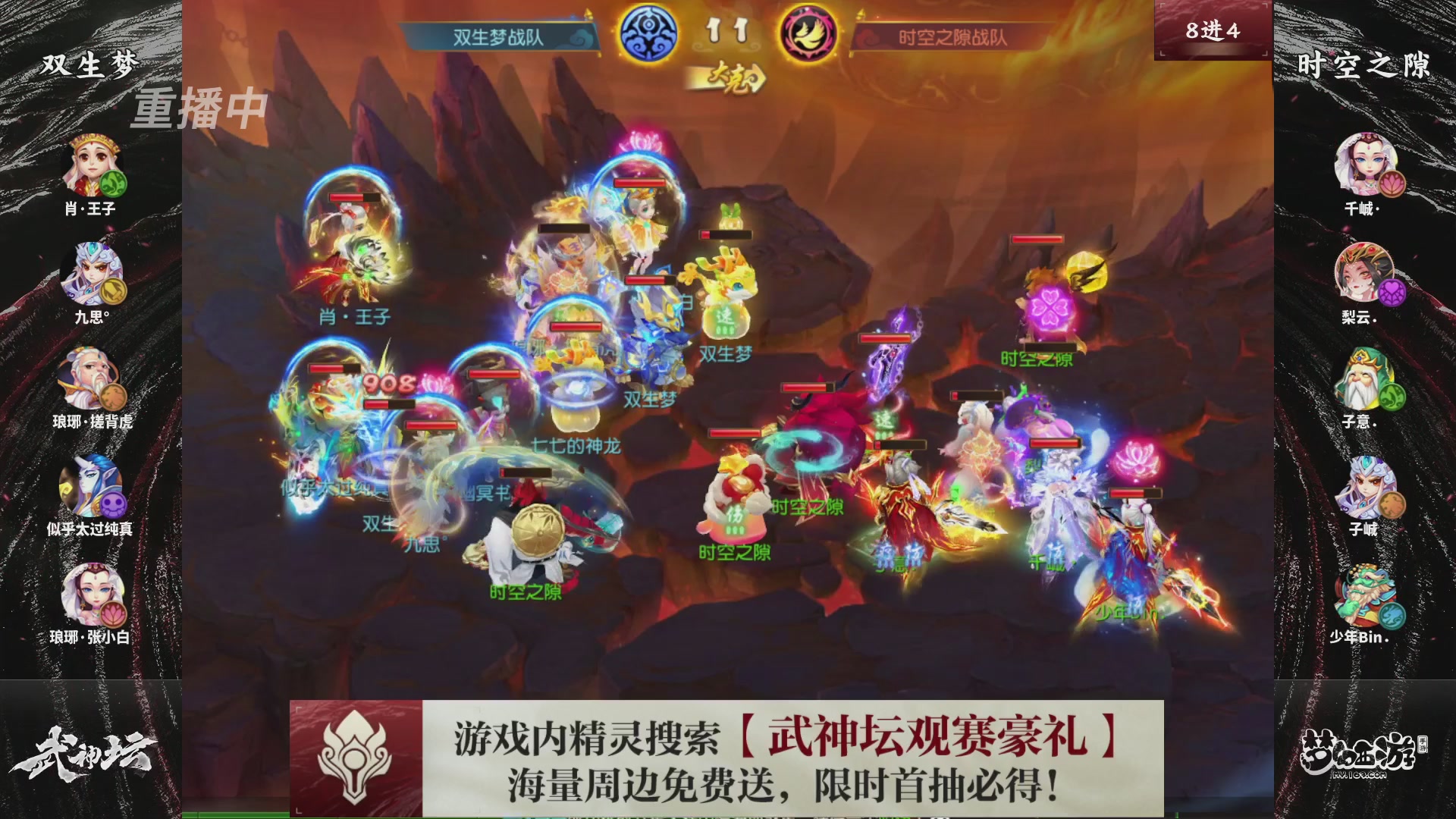Select 肖·王子's portrait in the left roster
This screenshot has height=819, width=1456.
(x=91, y=163)
